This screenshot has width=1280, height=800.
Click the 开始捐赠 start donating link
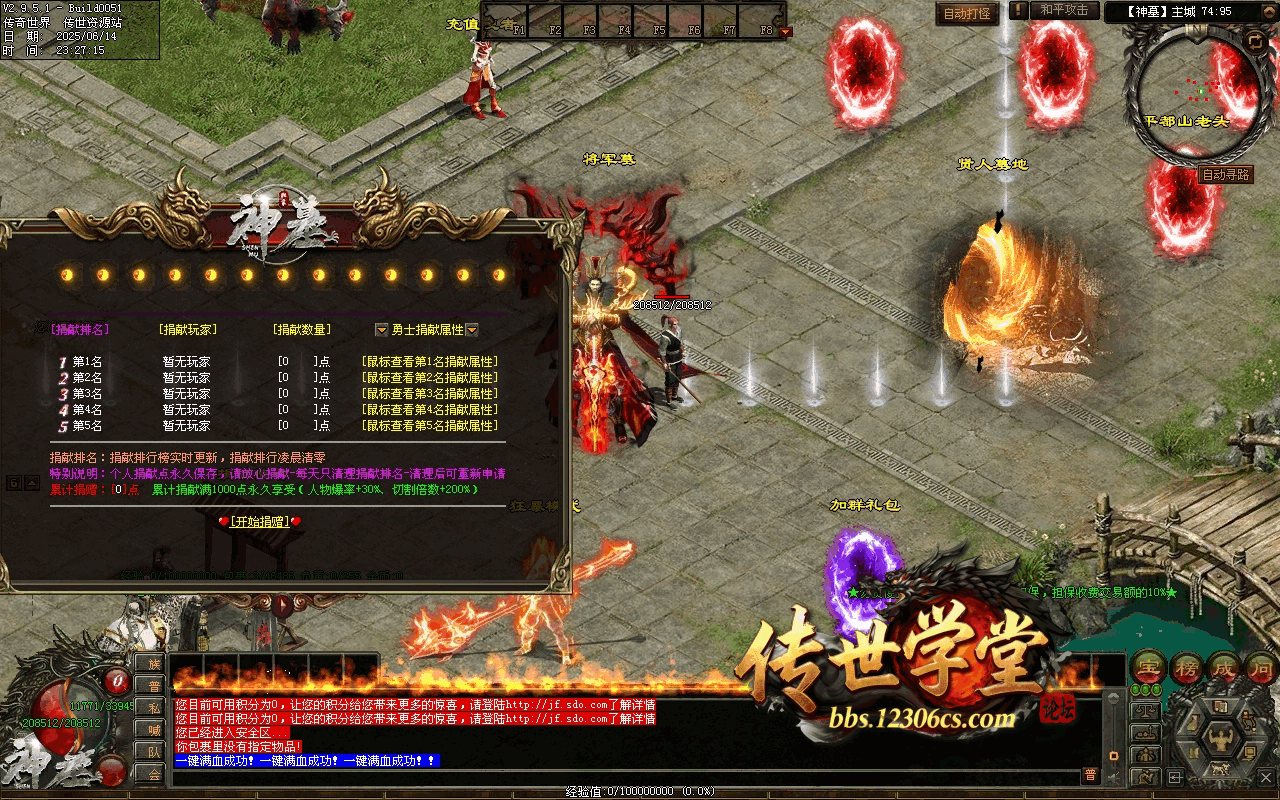(259, 521)
